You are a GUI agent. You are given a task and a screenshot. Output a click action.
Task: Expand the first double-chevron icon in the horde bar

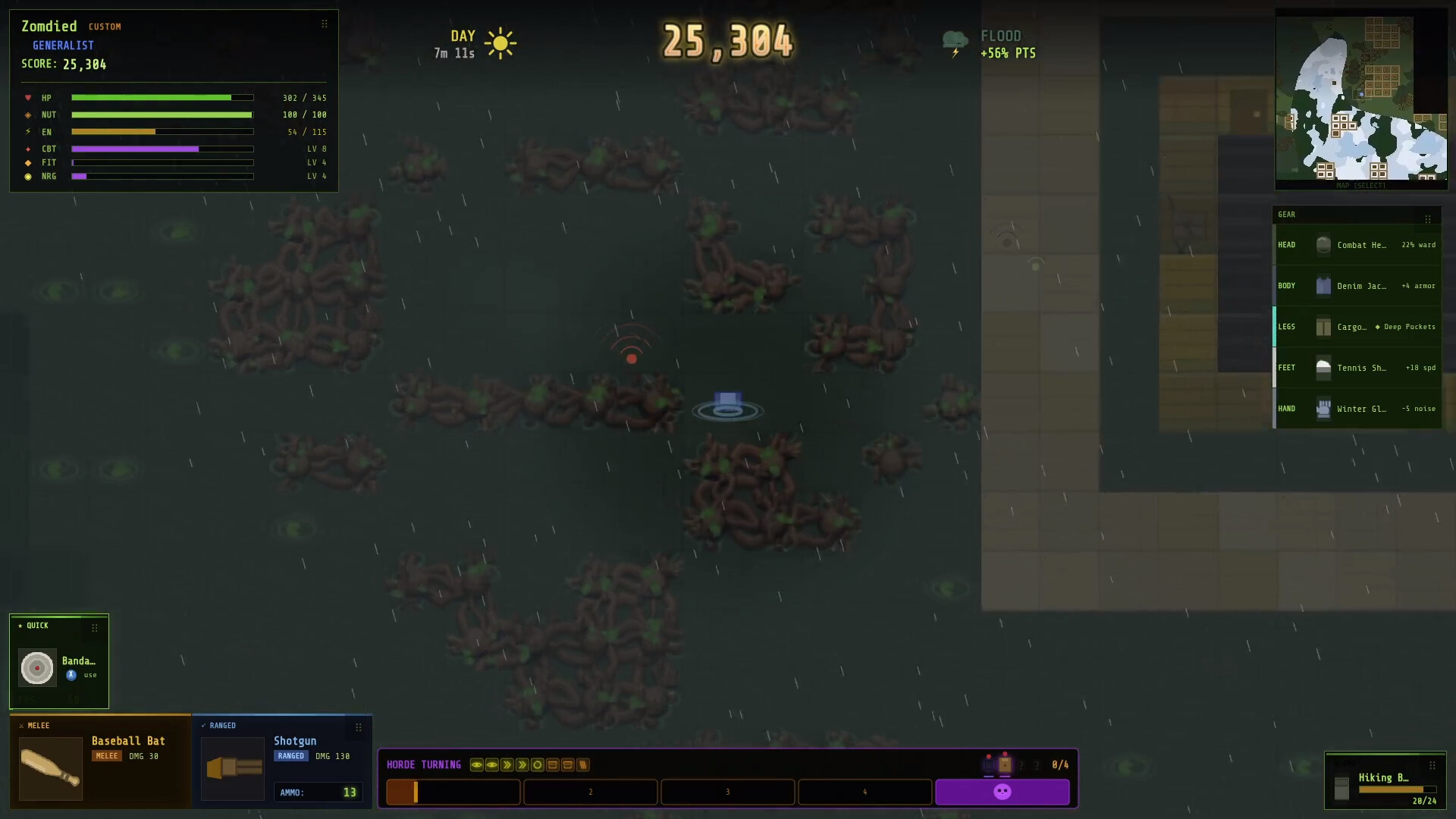click(507, 765)
